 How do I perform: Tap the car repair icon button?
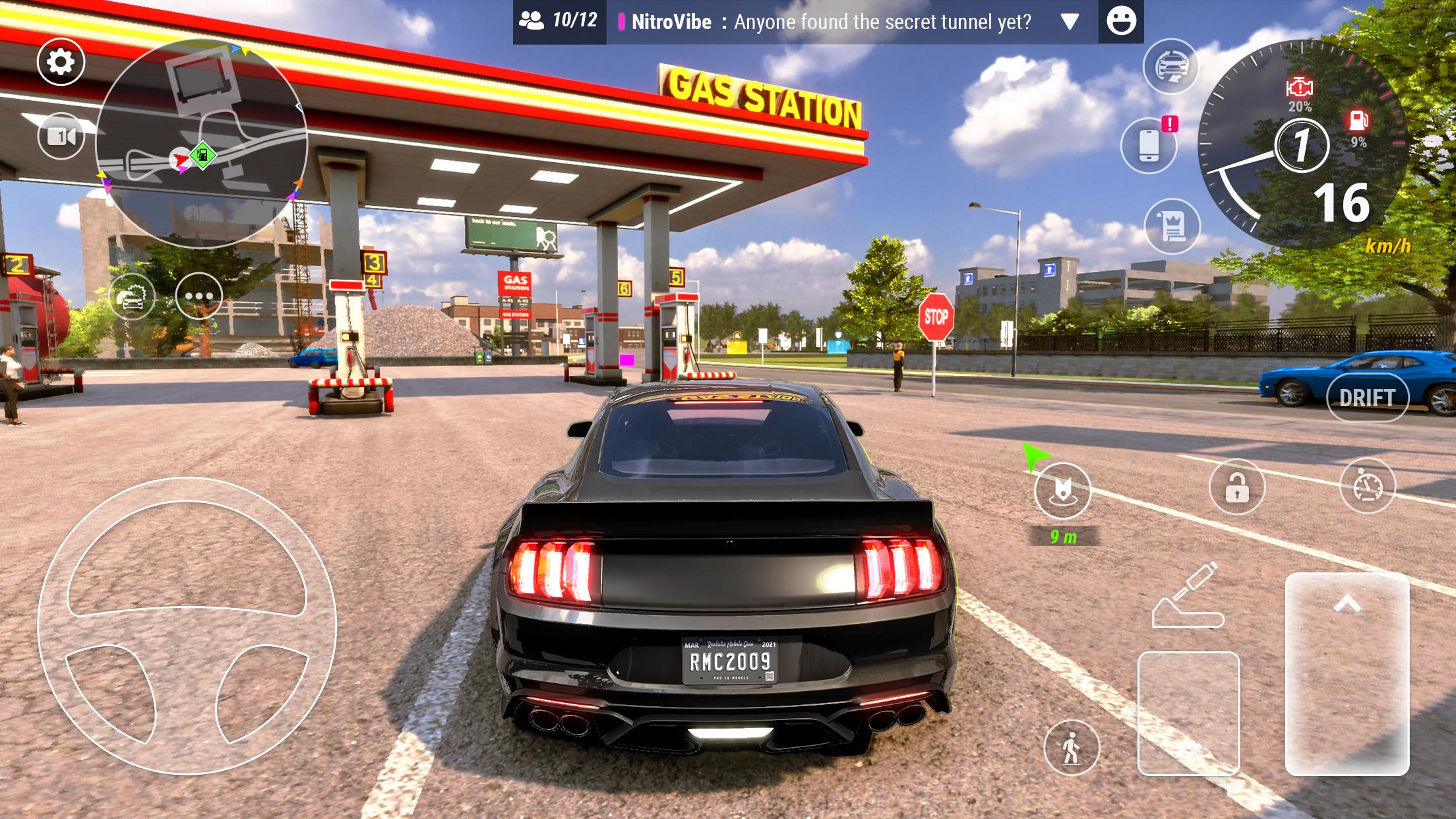pos(132,297)
